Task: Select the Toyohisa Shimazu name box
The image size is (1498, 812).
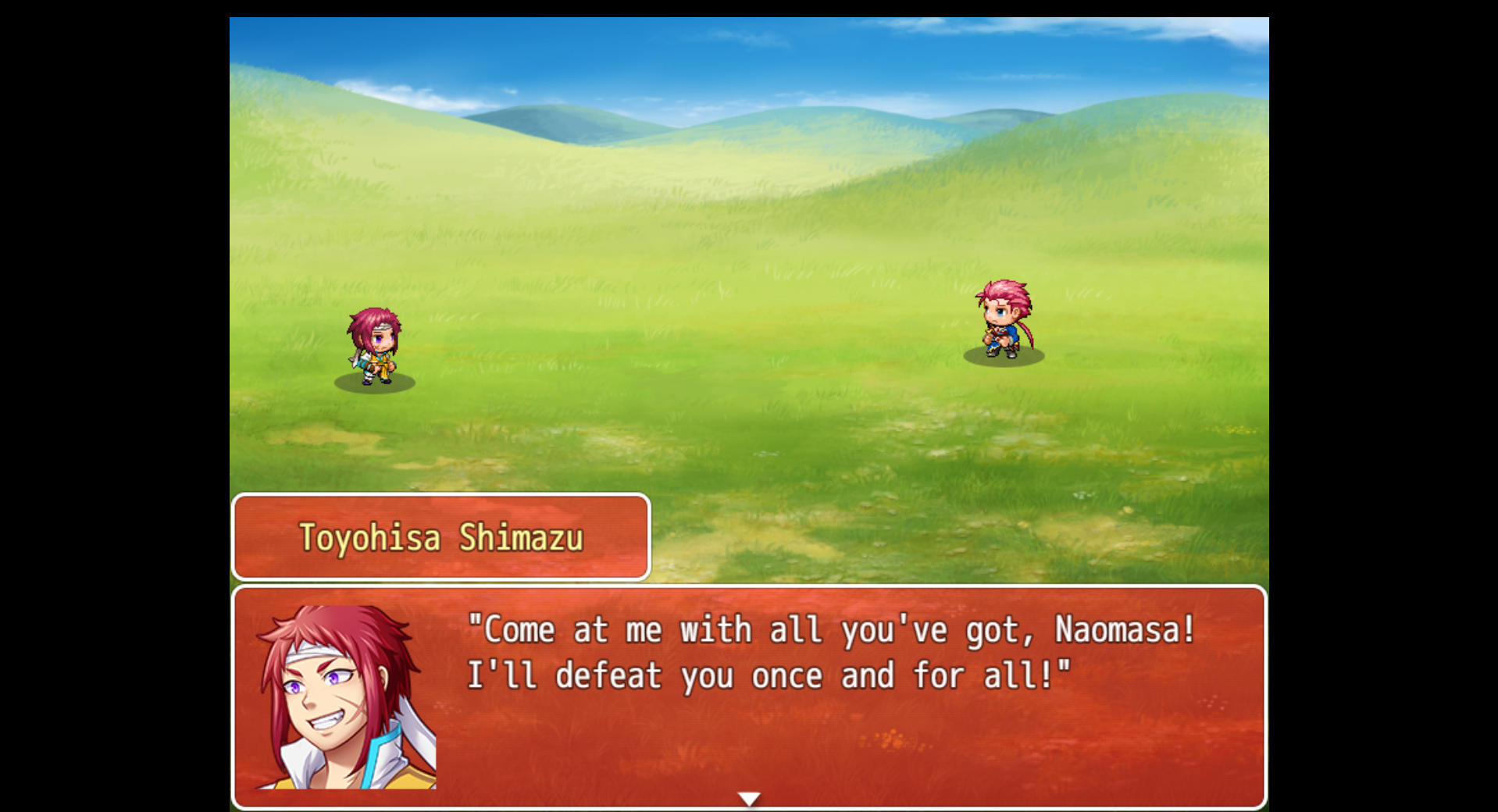Action: (440, 536)
